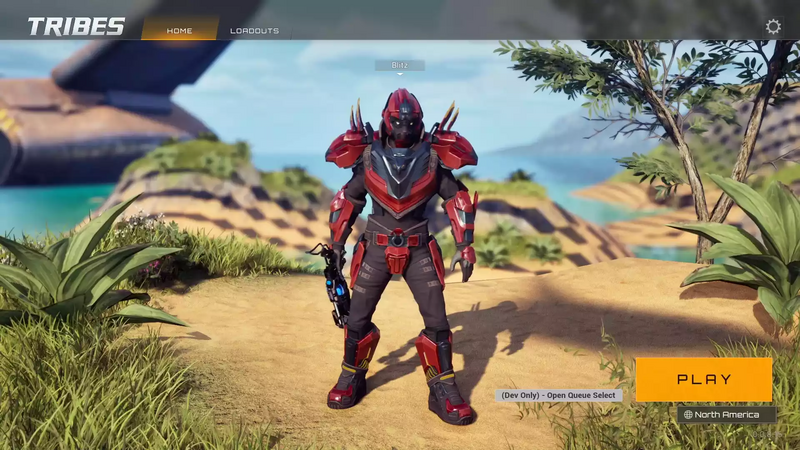The image size is (800, 450).
Task: Click the TRIBES logo
Action: tap(76, 27)
